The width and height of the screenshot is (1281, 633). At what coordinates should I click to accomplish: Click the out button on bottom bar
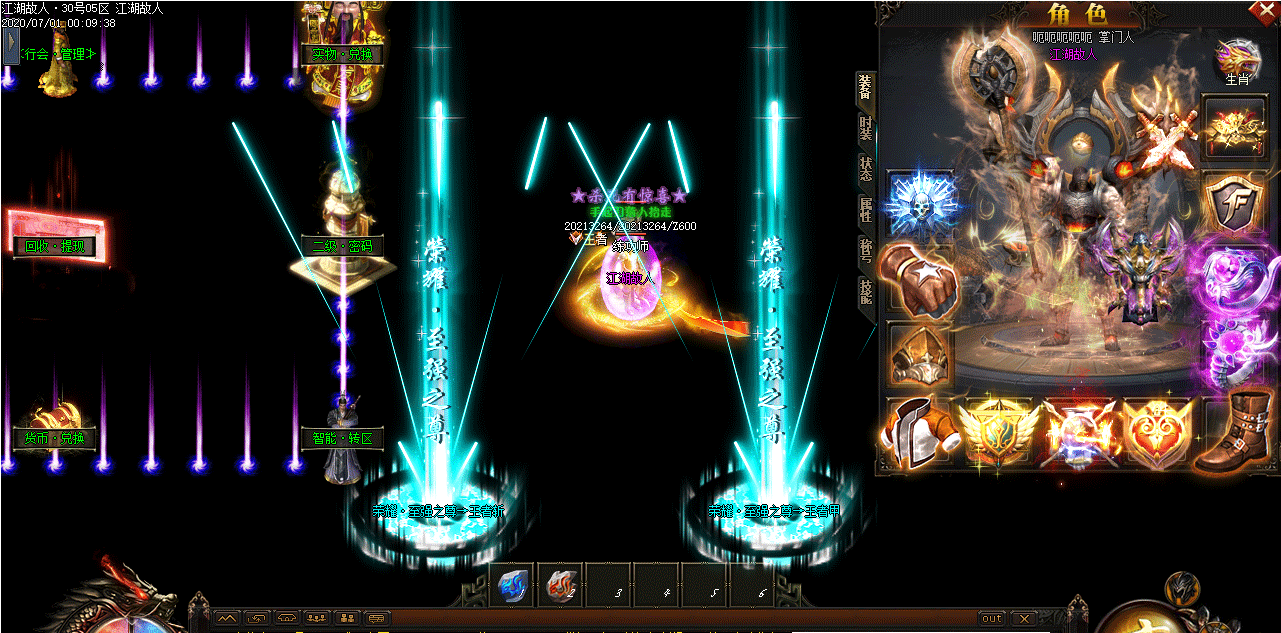pos(991,618)
